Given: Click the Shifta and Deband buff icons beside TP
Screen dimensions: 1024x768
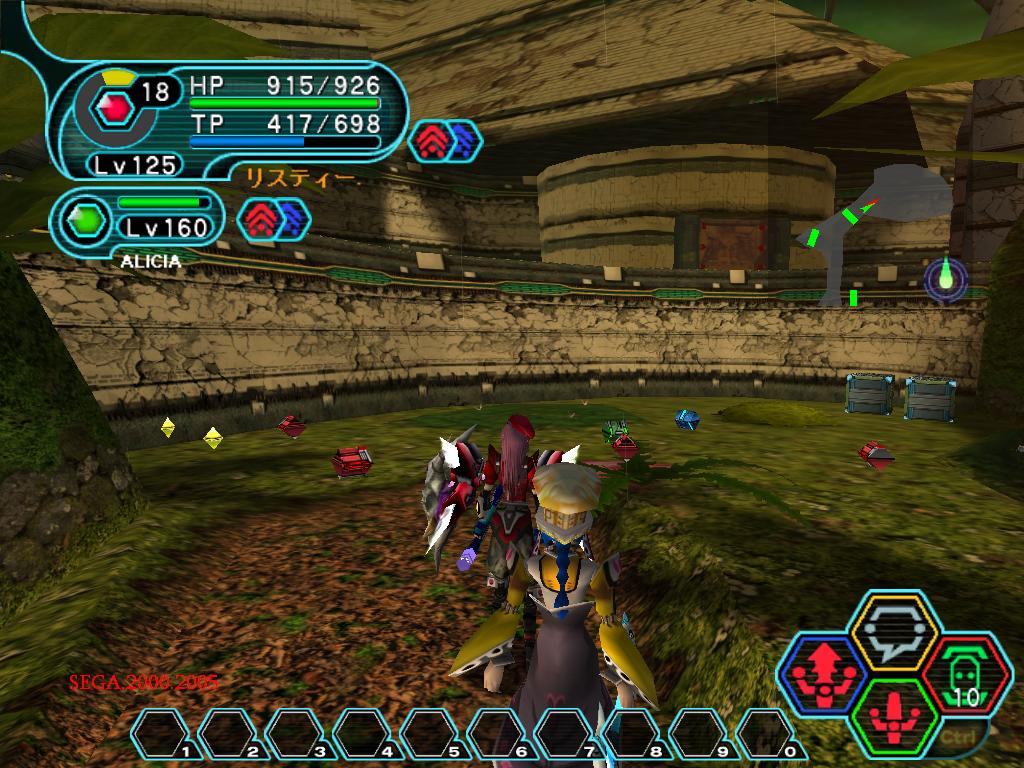Looking at the screenshot, I should tap(446, 141).
